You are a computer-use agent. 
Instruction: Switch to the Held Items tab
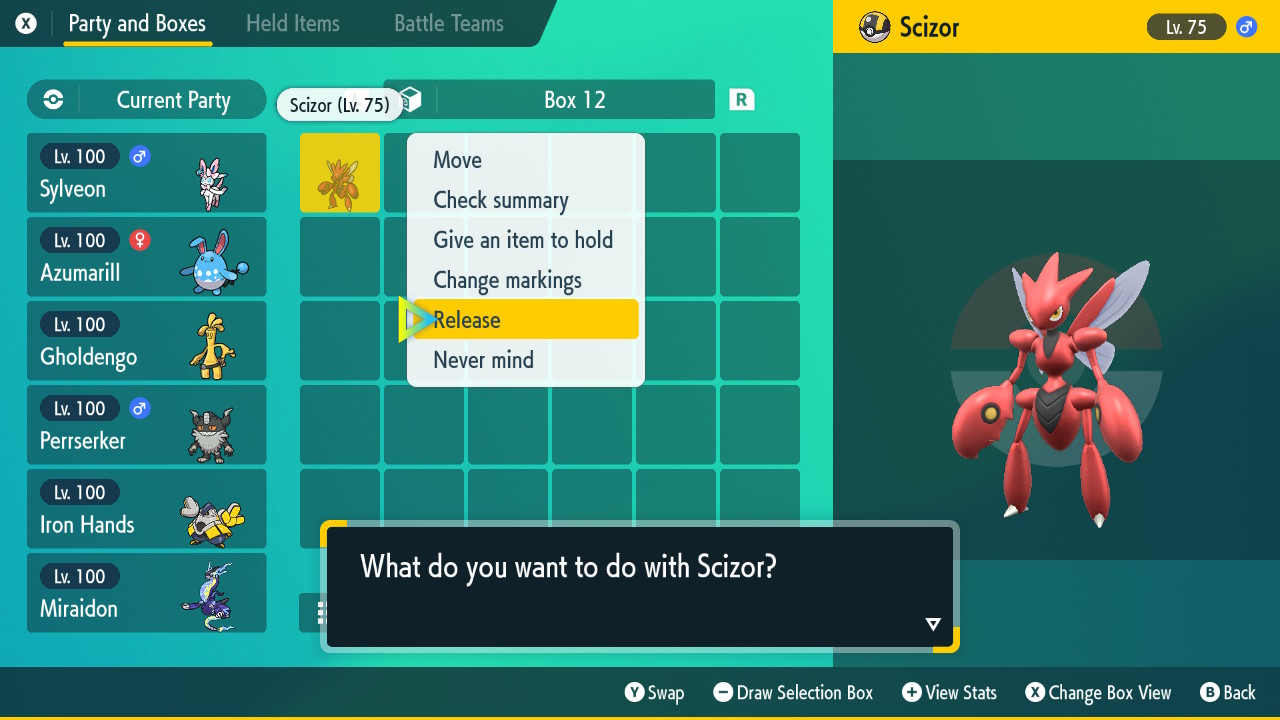[292, 23]
